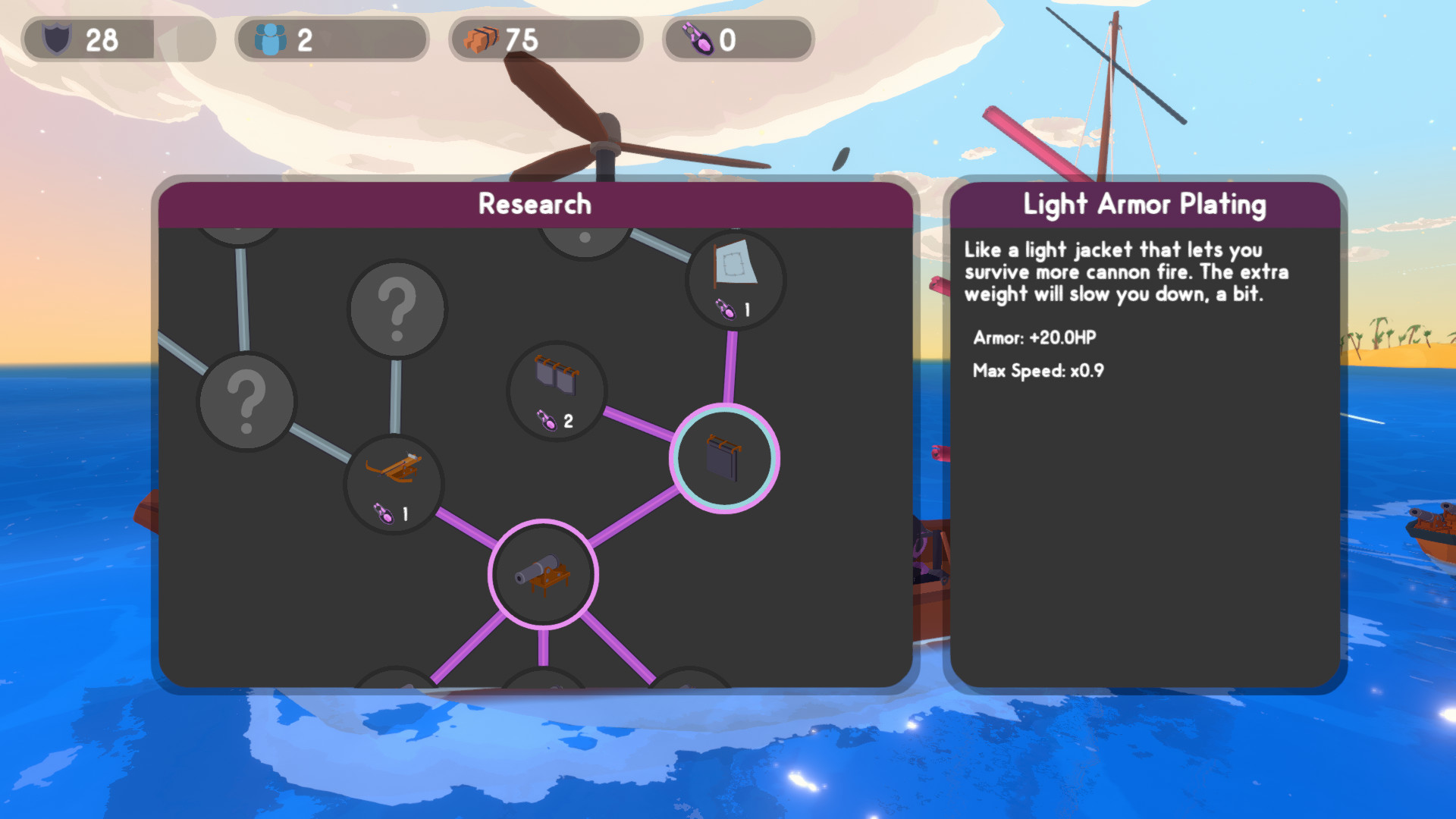Click the Light Armor Plating panel header
This screenshot has width=1456, height=819.
click(x=1145, y=203)
